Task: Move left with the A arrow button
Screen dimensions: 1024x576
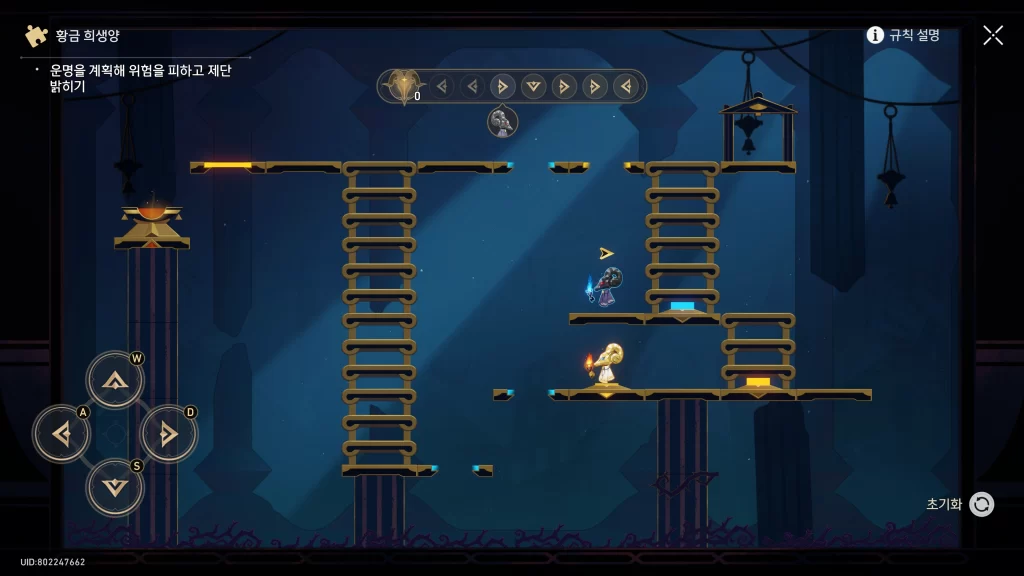Action: (x=62, y=434)
